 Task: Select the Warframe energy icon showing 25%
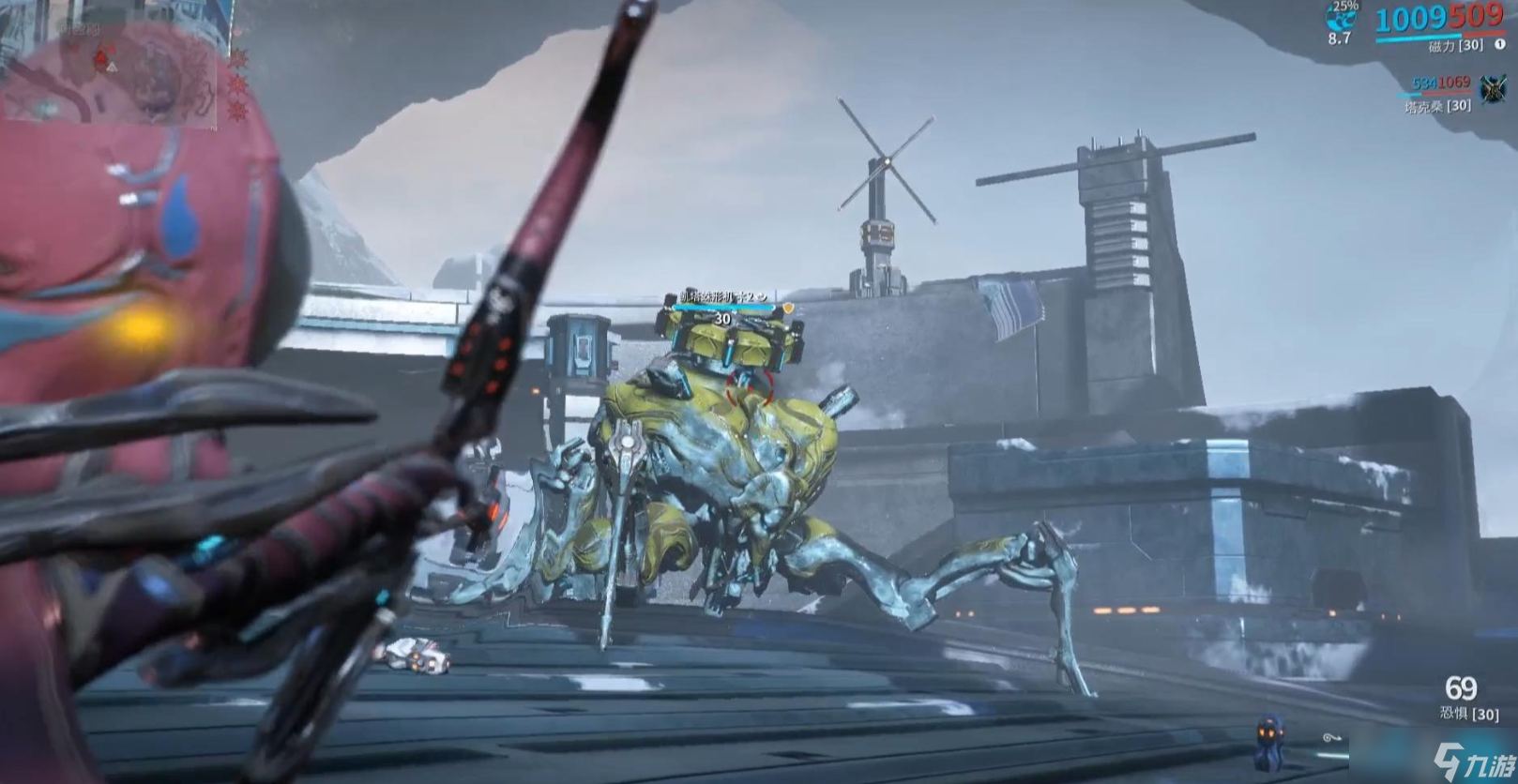1343,16
